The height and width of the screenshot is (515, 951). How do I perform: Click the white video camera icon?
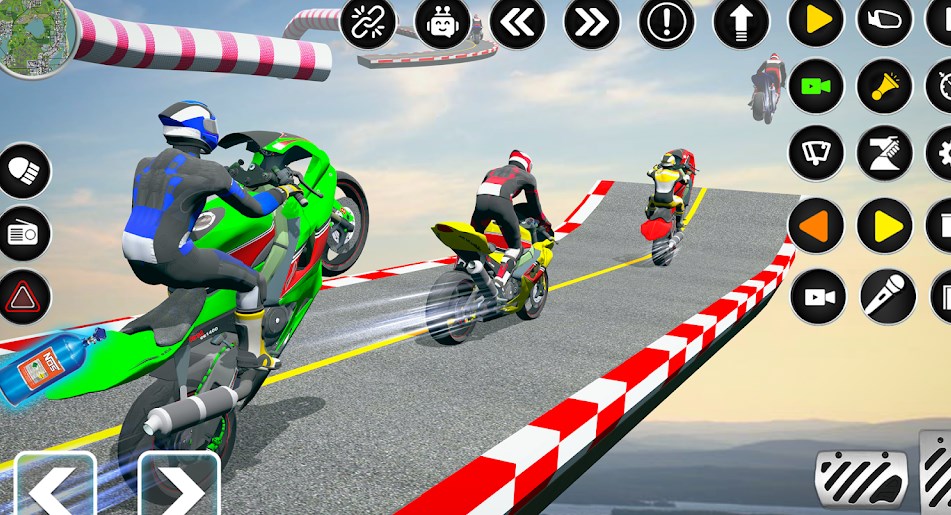tap(818, 297)
